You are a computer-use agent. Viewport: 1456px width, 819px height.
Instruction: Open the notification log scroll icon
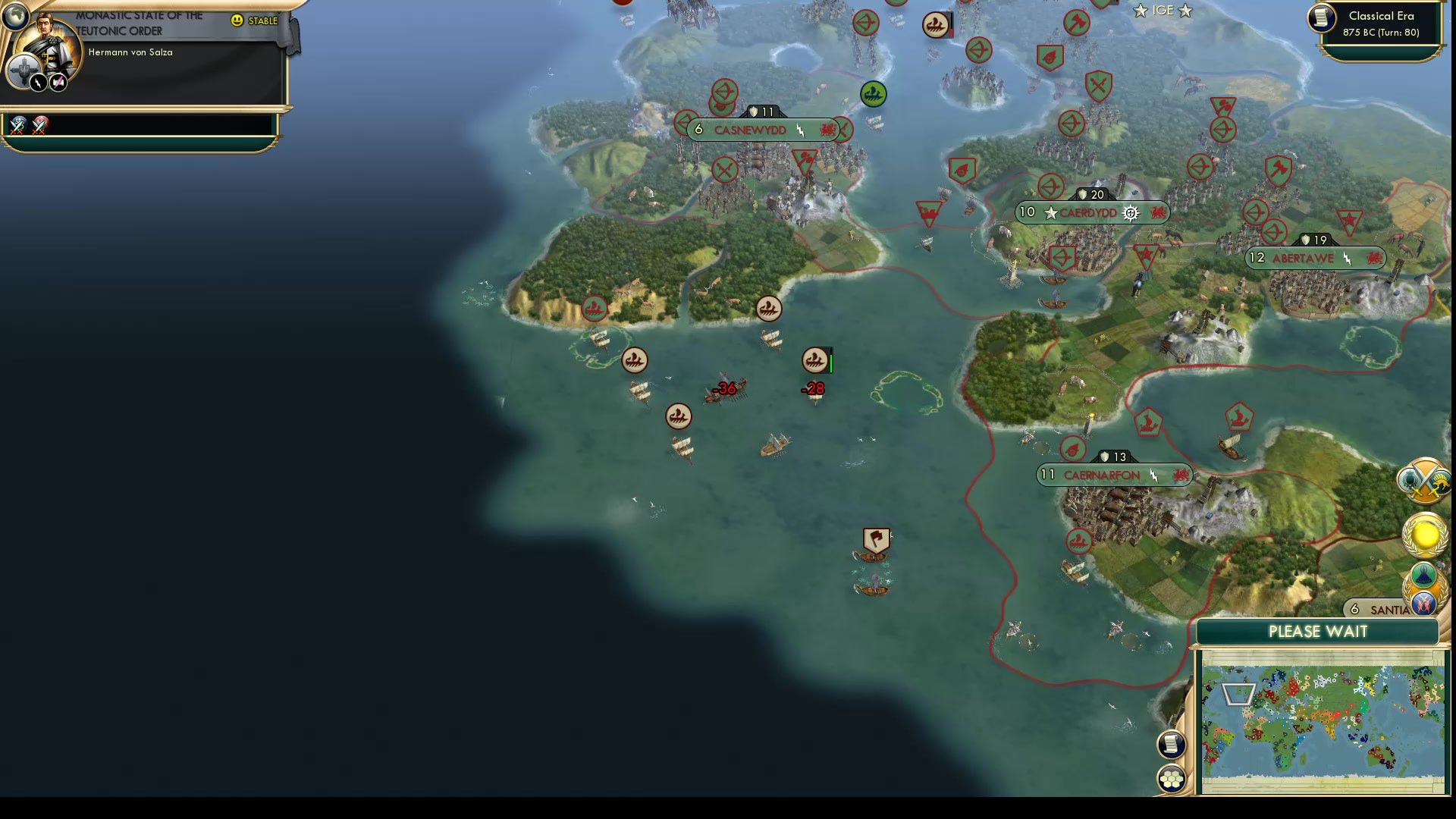[1170, 744]
